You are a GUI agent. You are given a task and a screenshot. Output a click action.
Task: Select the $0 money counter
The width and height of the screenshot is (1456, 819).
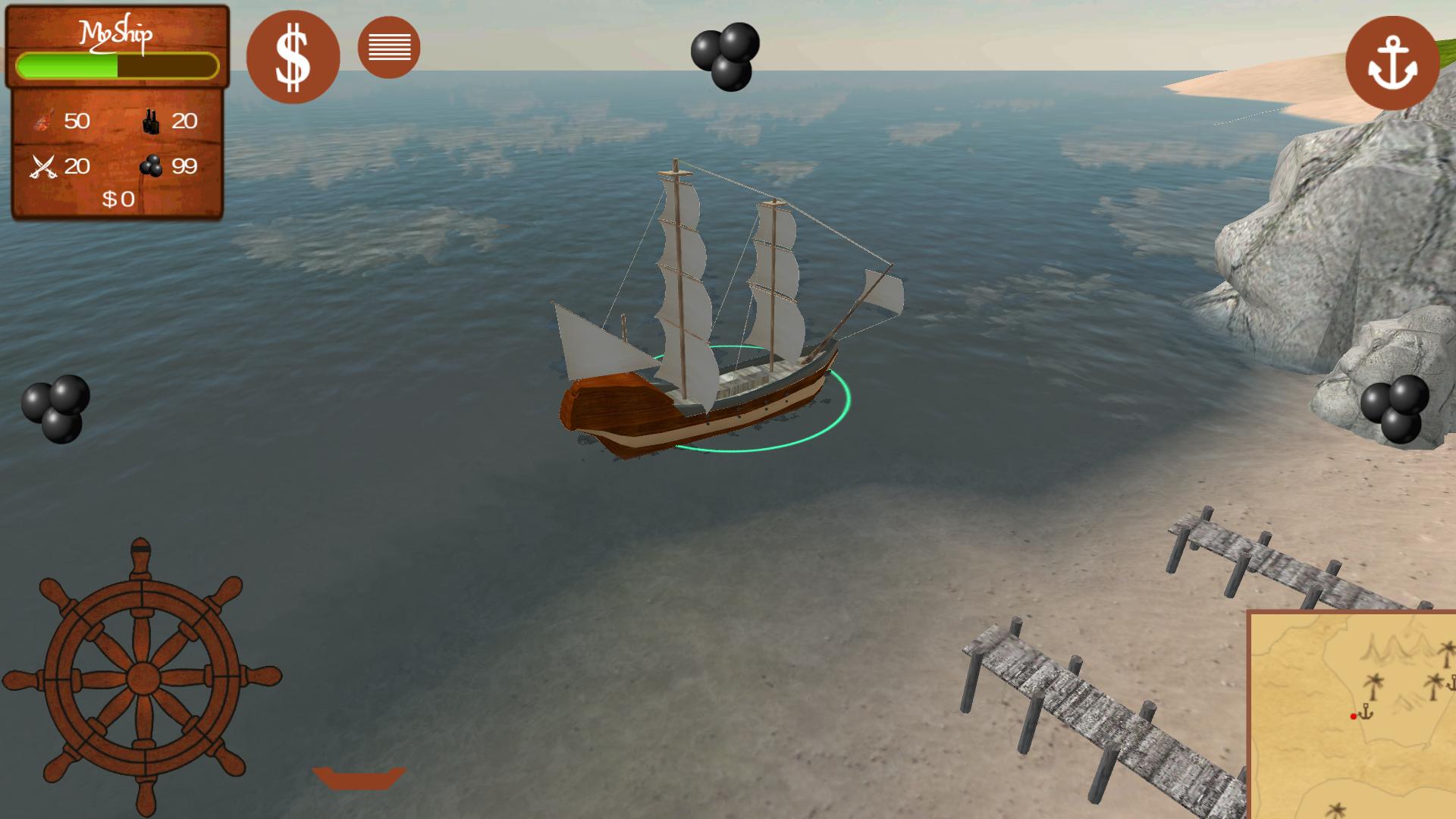coord(118,199)
